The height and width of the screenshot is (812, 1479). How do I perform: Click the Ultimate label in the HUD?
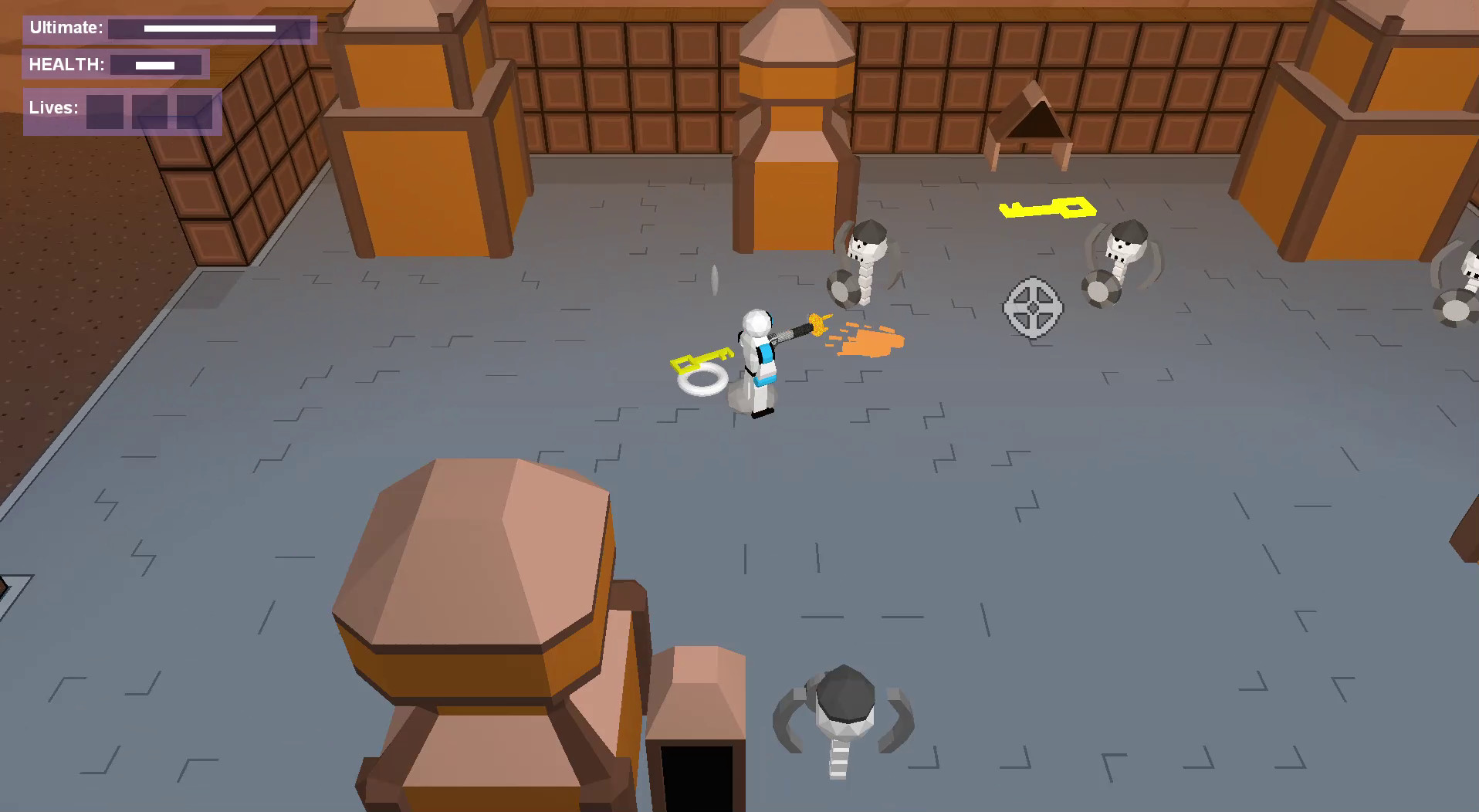tap(66, 29)
